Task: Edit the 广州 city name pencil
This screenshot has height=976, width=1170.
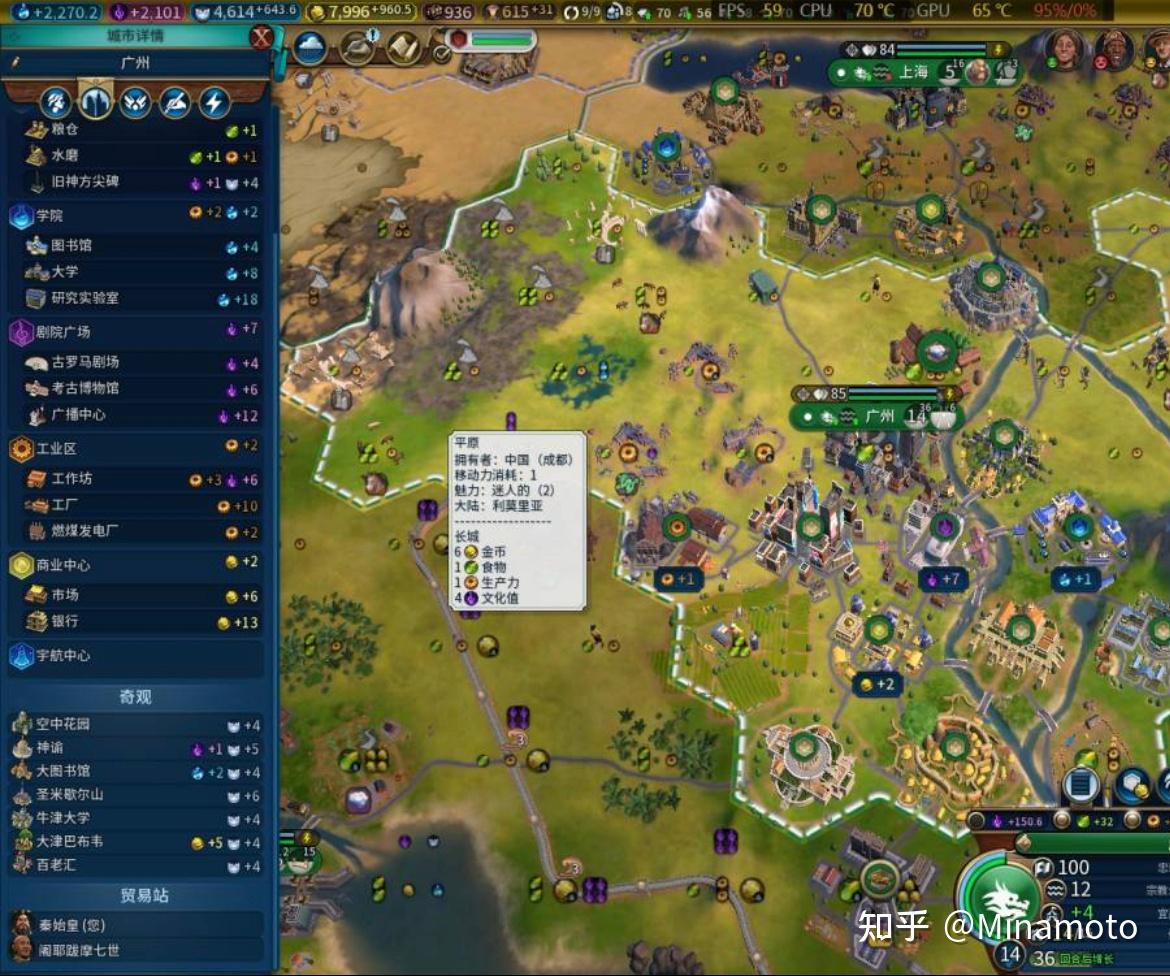Action: click(x=16, y=63)
